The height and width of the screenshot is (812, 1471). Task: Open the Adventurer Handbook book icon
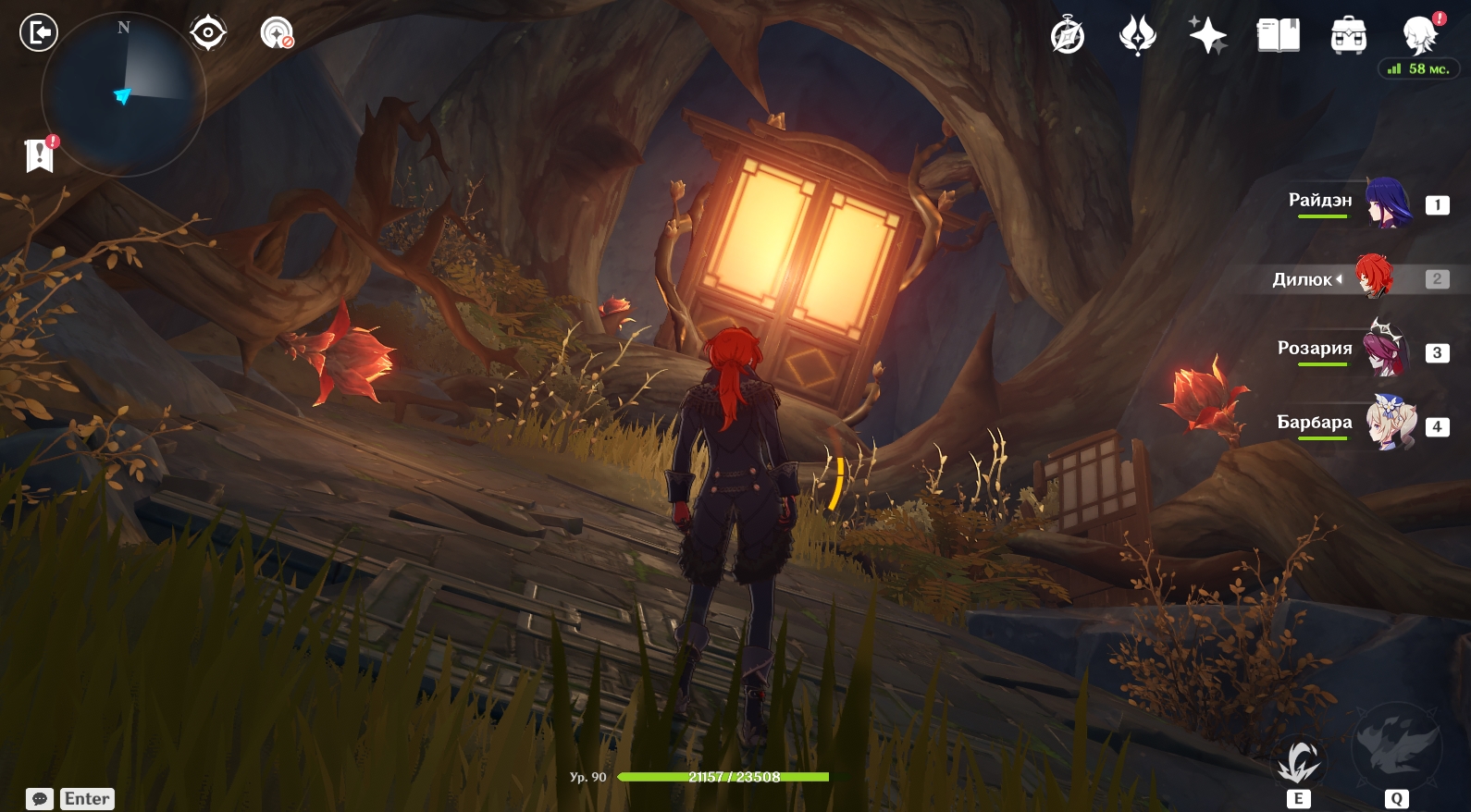tap(1278, 37)
